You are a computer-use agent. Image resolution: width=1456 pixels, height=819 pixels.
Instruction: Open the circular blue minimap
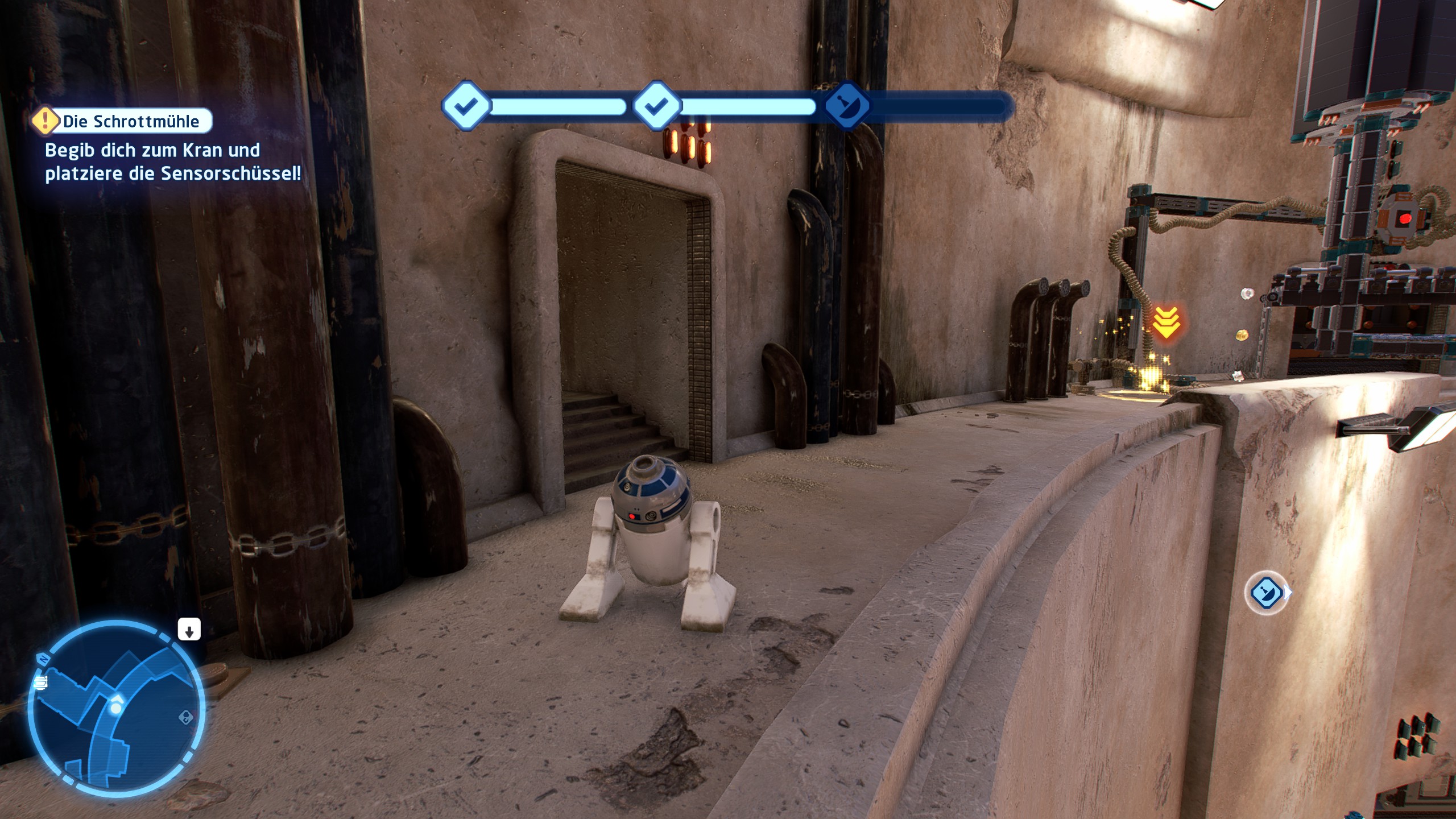[116, 708]
